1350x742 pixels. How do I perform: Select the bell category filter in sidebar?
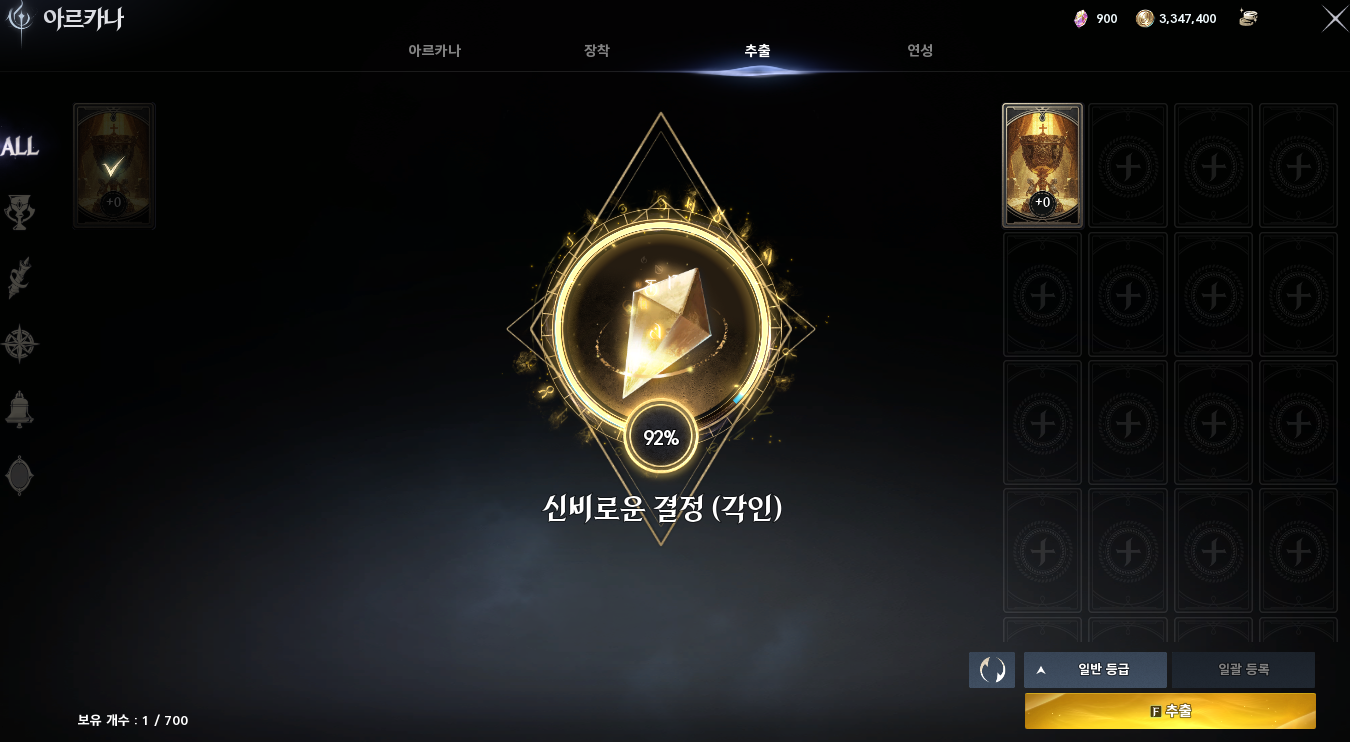click(22, 410)
